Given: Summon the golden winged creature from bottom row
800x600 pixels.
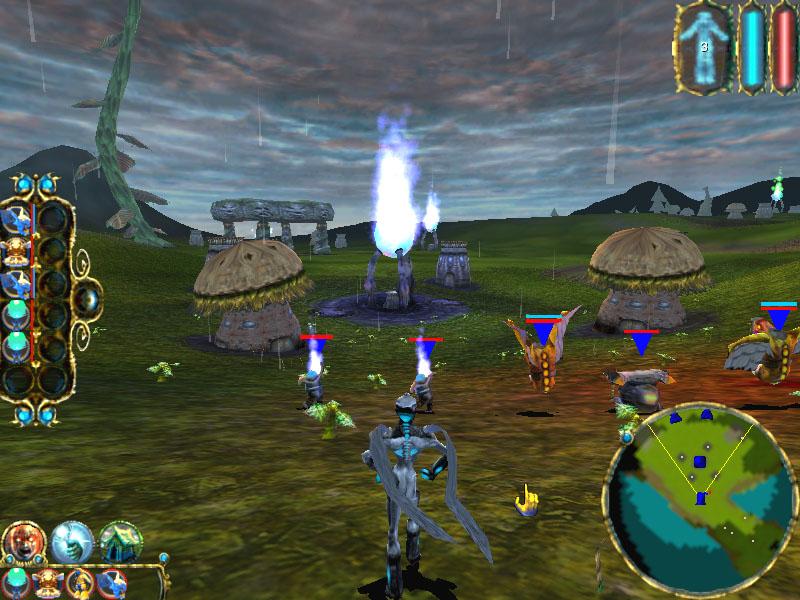Looking at the screenshot, I should point(47,583).
